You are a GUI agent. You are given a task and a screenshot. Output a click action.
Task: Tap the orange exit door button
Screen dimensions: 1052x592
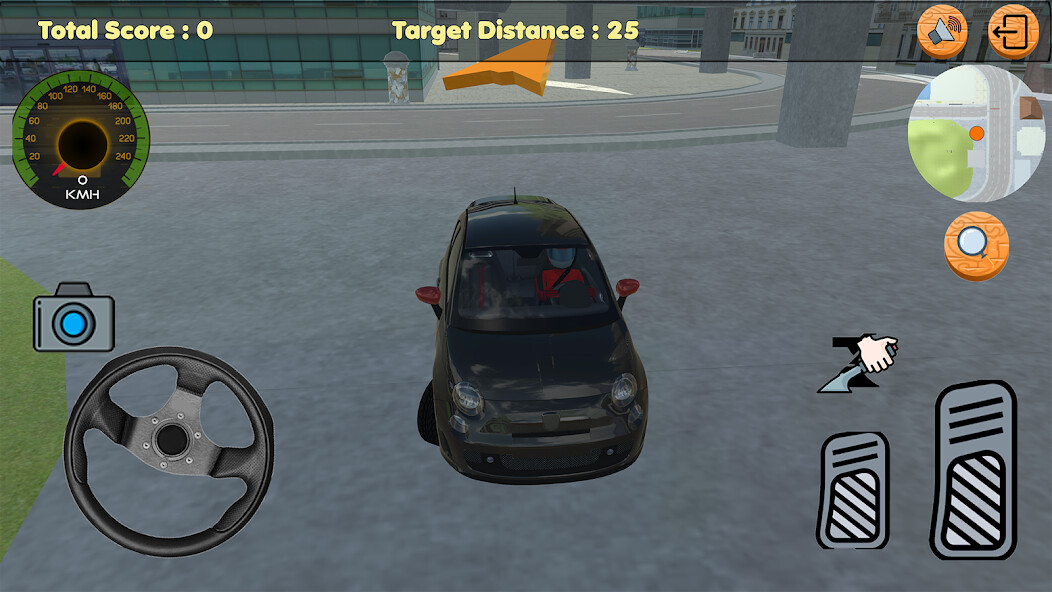(x=1013, y=32)
